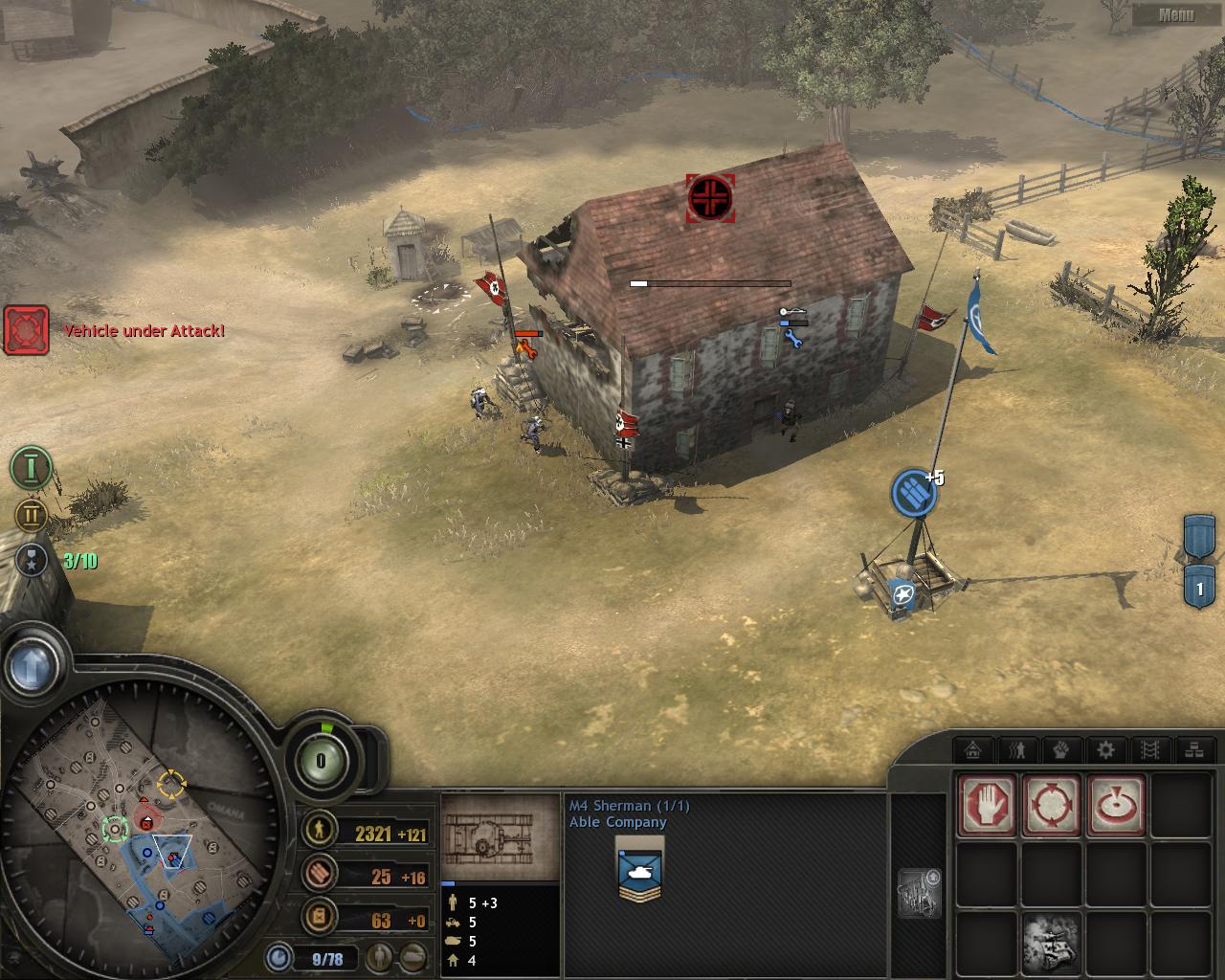This screenshot has height=980, width=1225.
Task: Click the Sherman tank ability icon
Action: coord(1052,939)
